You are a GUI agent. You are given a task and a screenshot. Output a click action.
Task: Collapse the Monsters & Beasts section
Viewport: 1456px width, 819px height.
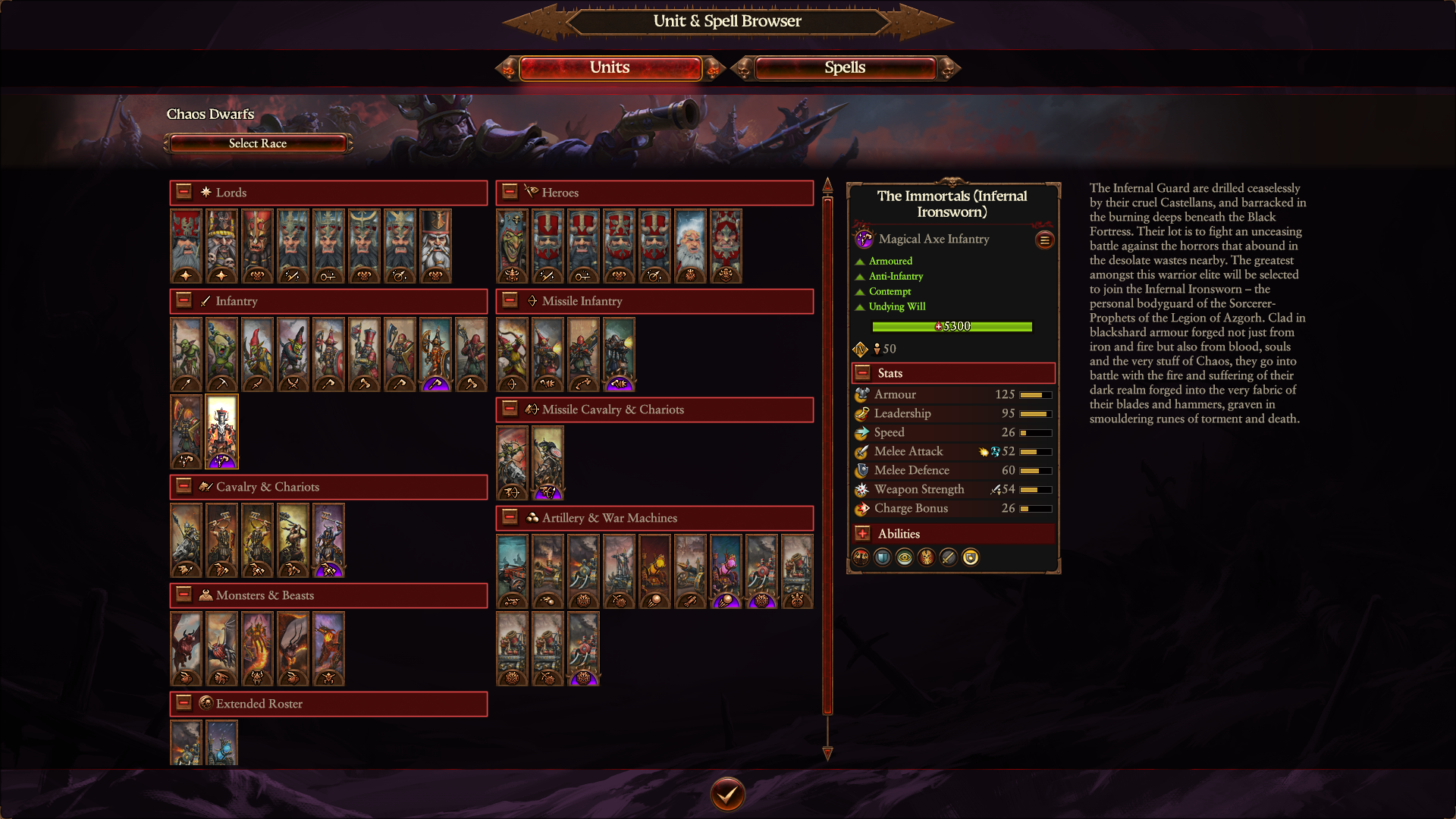point(184,595)
